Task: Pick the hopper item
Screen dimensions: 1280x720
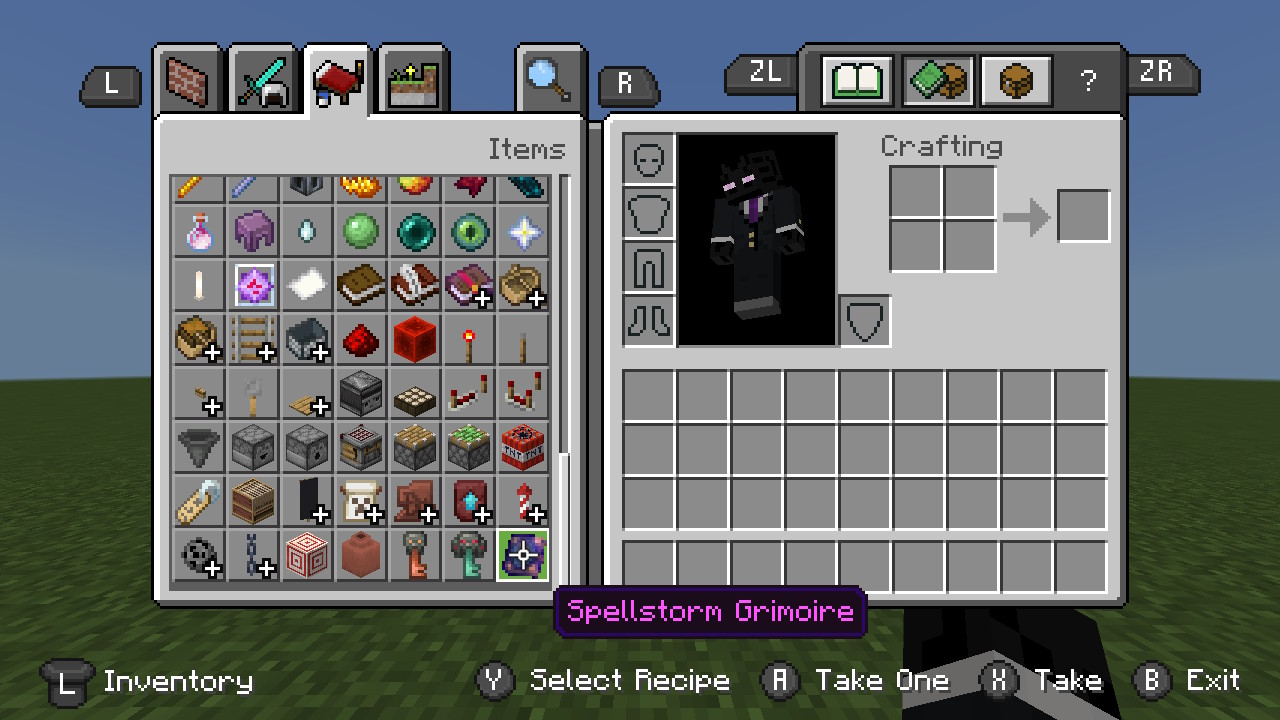Action: (x=199, y=447)
